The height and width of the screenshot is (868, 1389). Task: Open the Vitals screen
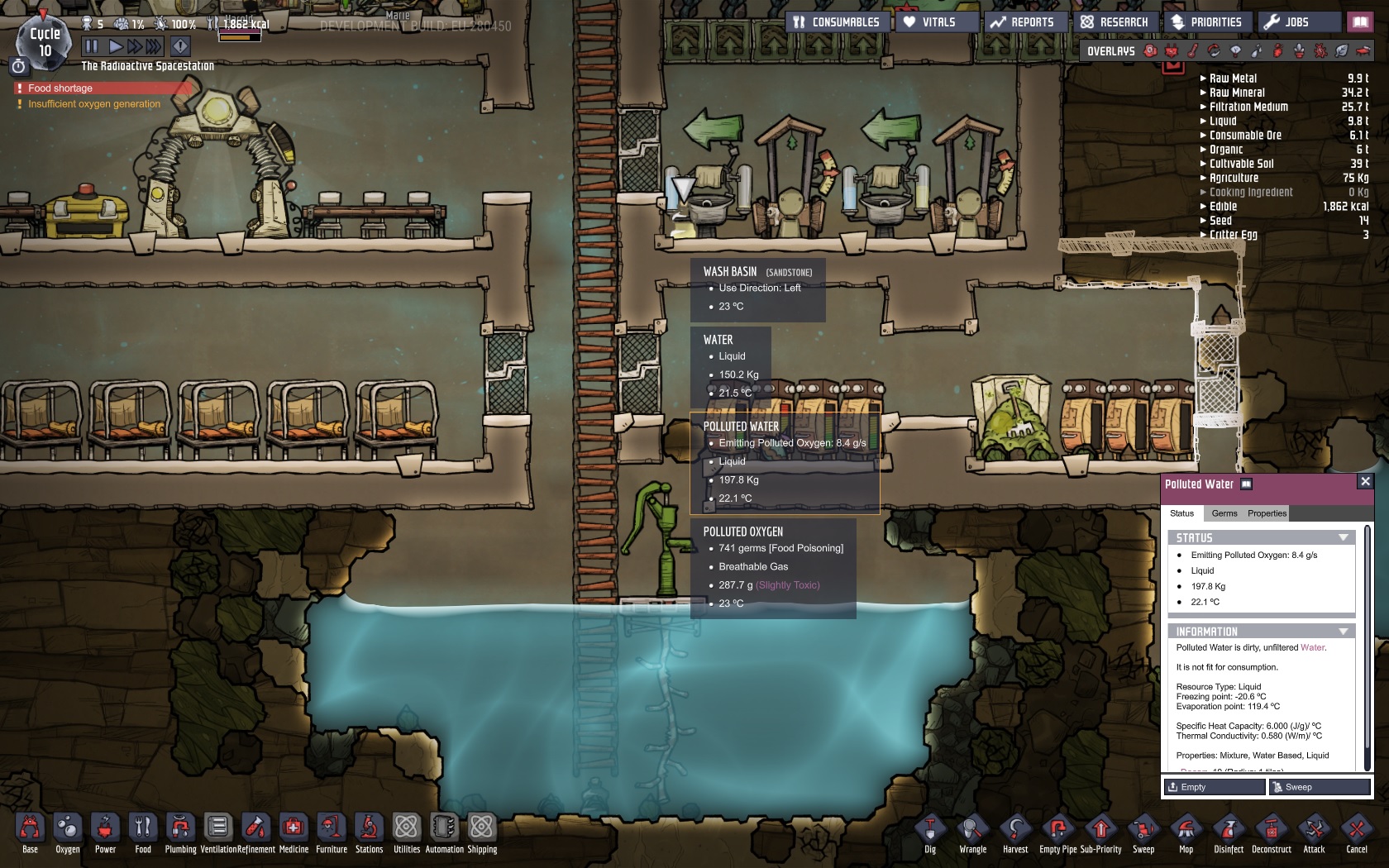click(930, 22)
